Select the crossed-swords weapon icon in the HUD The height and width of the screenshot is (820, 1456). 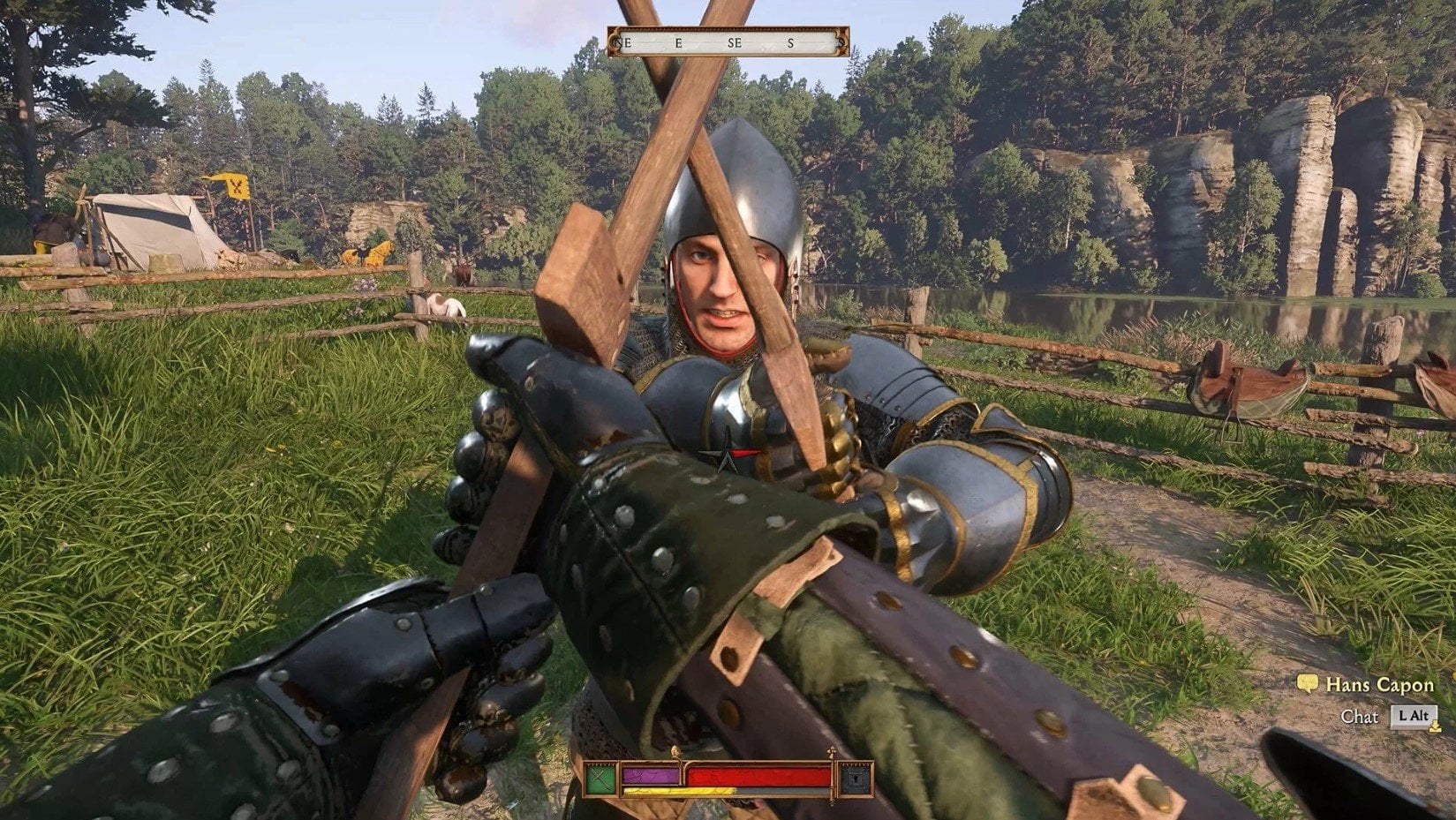[x=600, y=778]
